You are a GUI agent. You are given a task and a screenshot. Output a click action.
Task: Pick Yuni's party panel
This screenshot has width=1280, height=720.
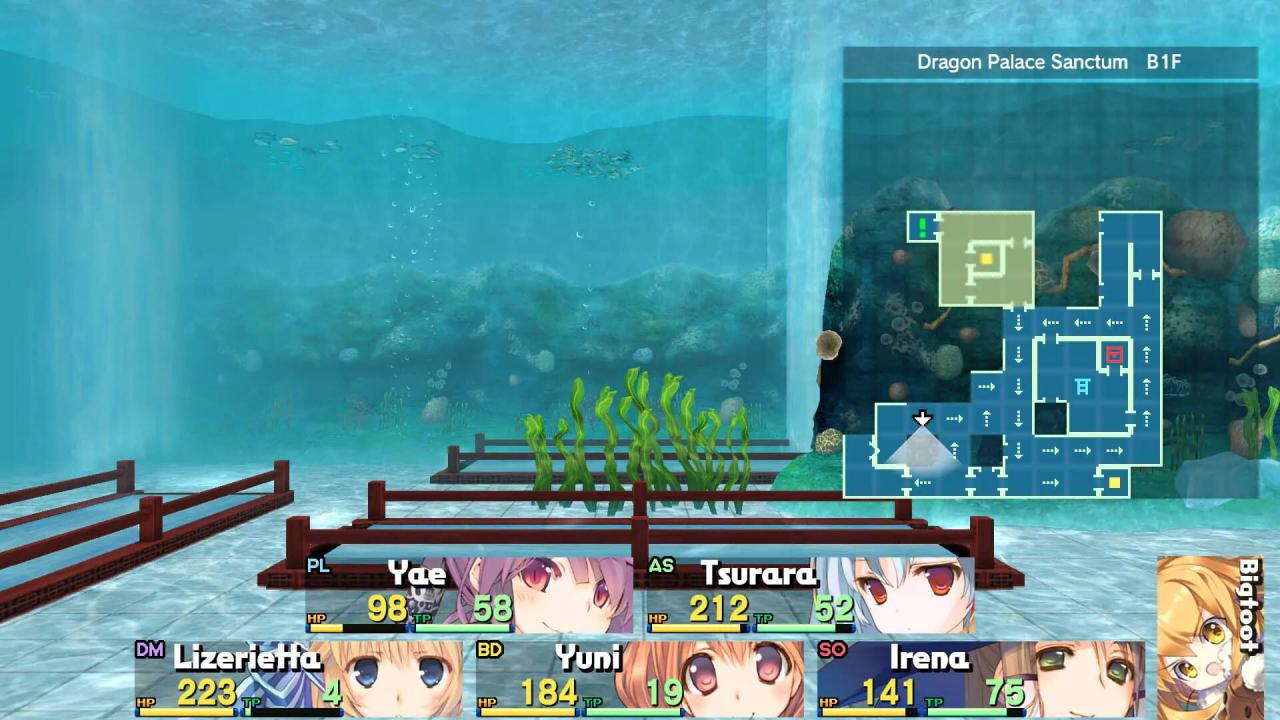pos(640,679)
